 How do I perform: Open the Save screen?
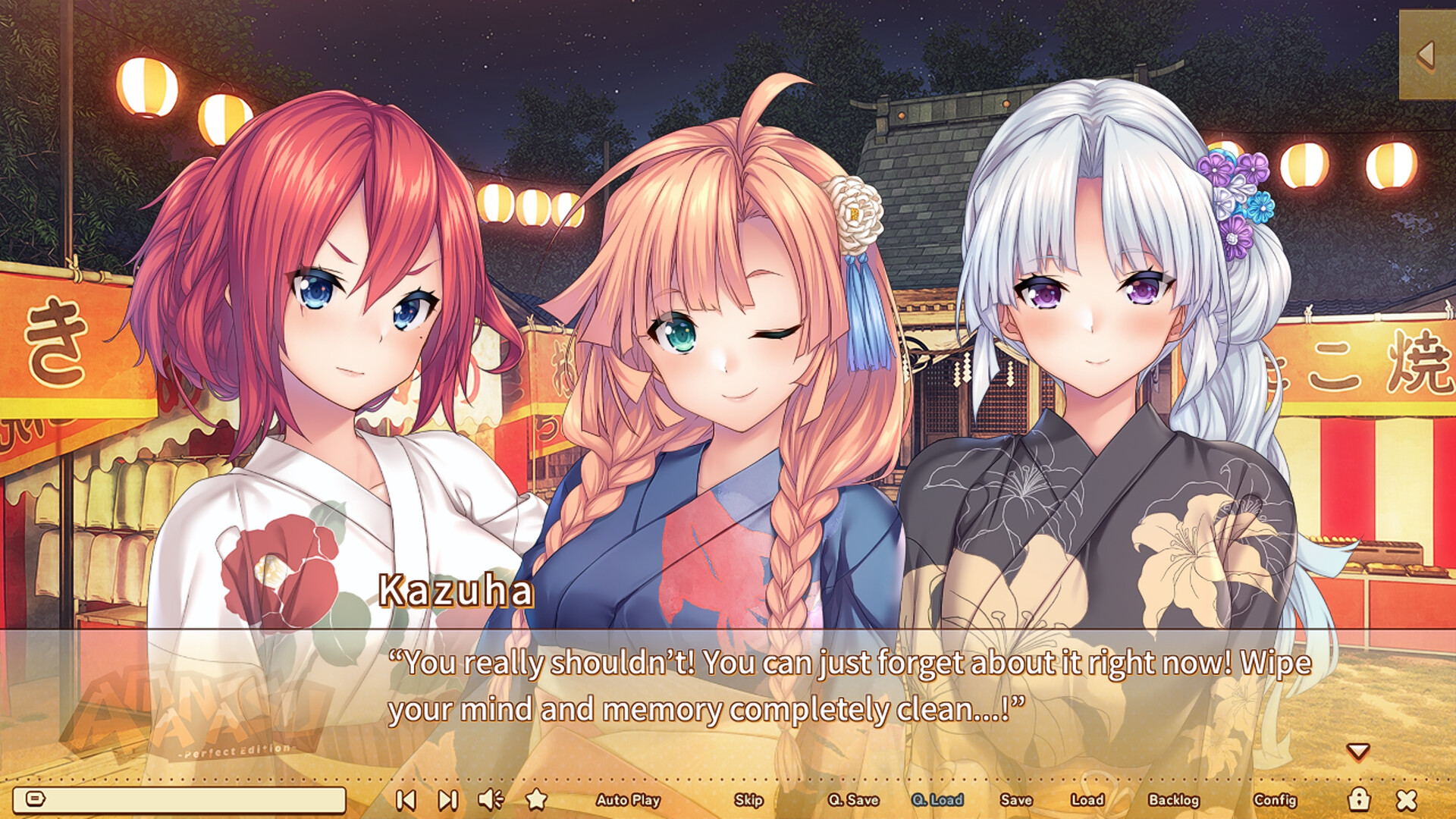(x=1016, y=800)
